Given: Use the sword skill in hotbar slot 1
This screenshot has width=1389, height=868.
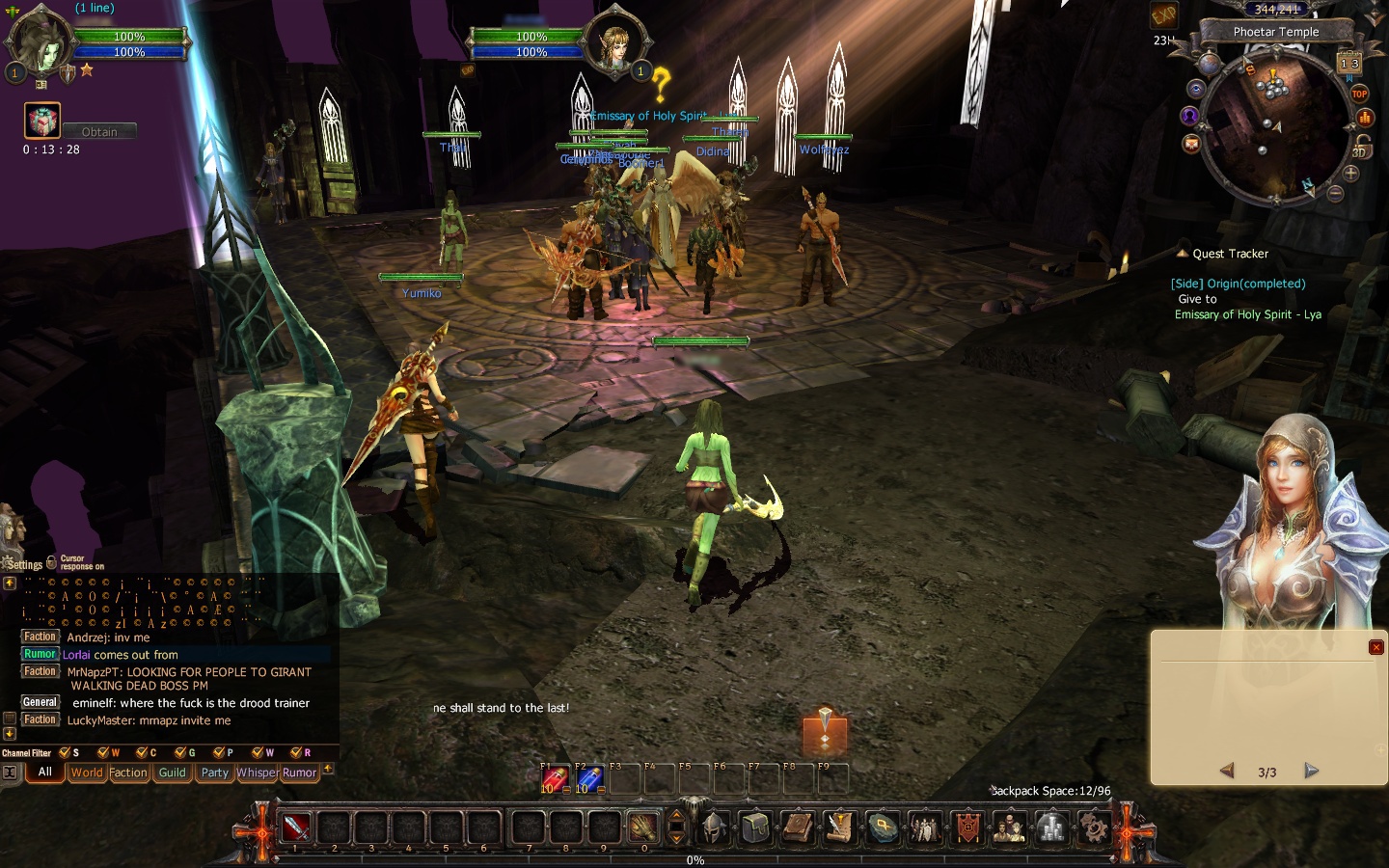Looking at the screenshot, I should coord(296,827).
